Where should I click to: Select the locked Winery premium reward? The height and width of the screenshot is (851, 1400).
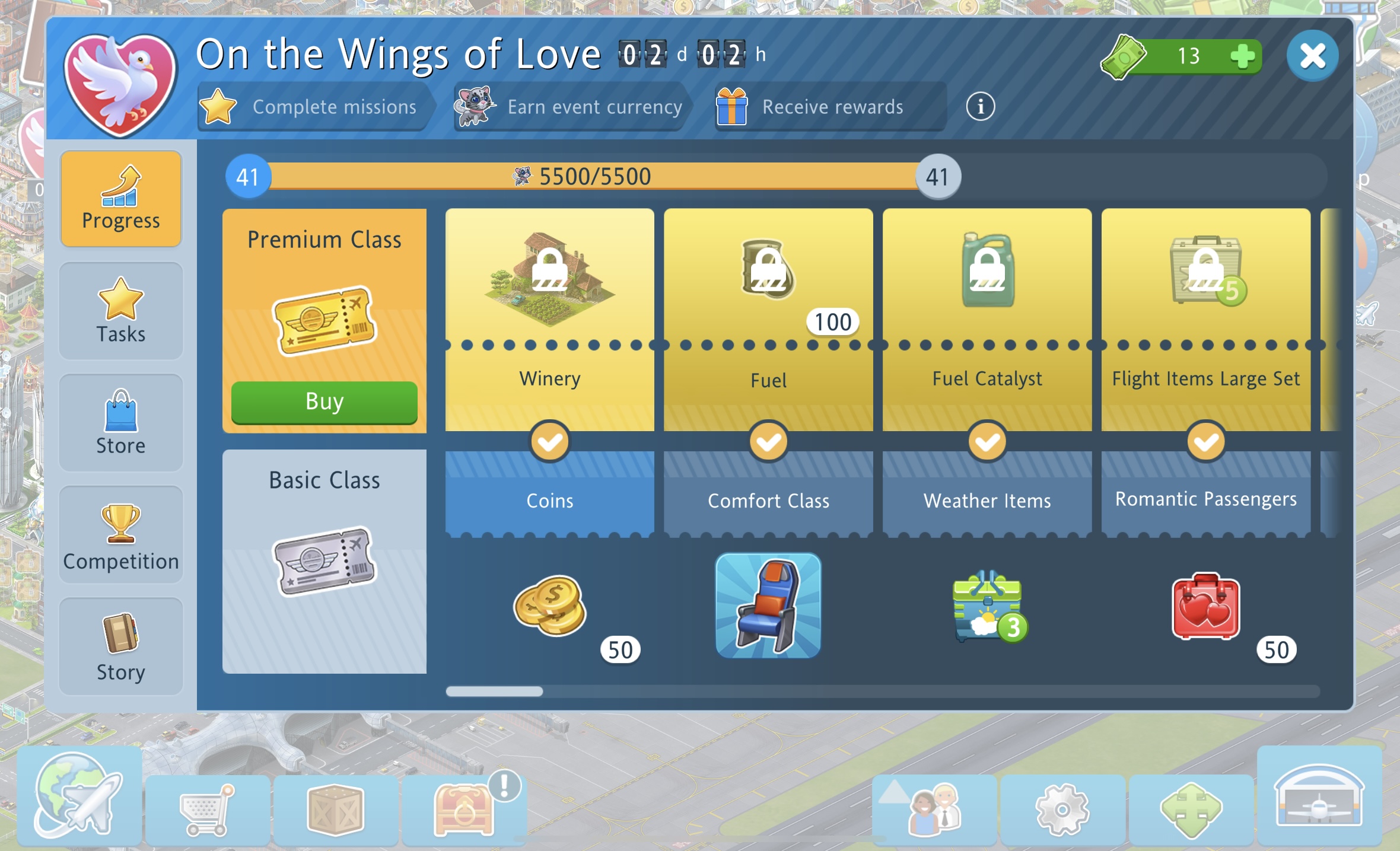(549, 279)
